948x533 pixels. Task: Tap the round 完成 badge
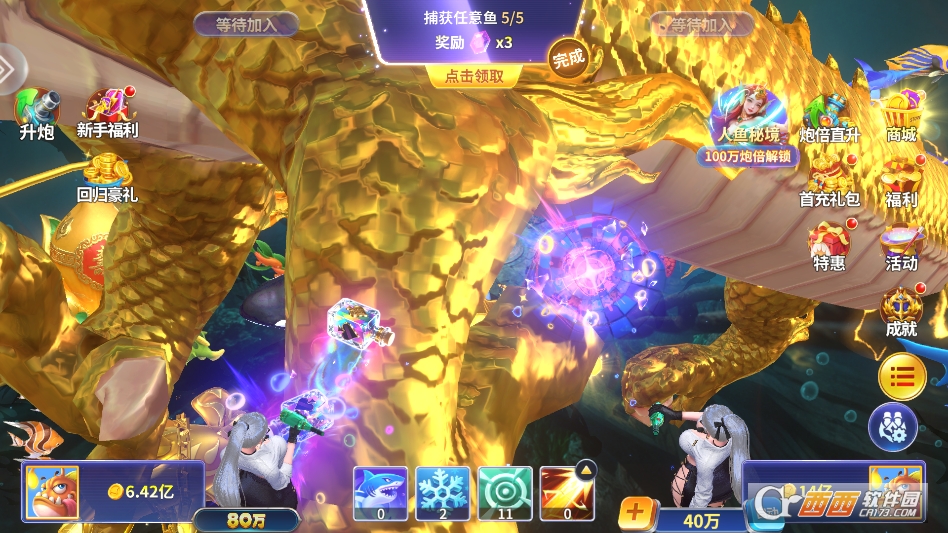pyautogui.click(x=567, y=58)
